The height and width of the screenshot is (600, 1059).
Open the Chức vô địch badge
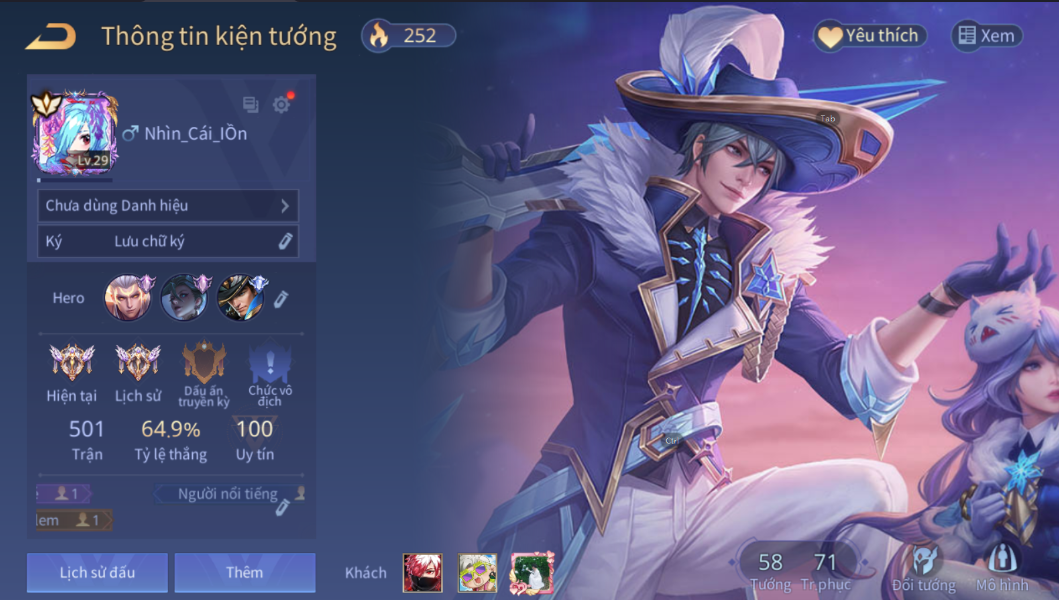(269, 364)
